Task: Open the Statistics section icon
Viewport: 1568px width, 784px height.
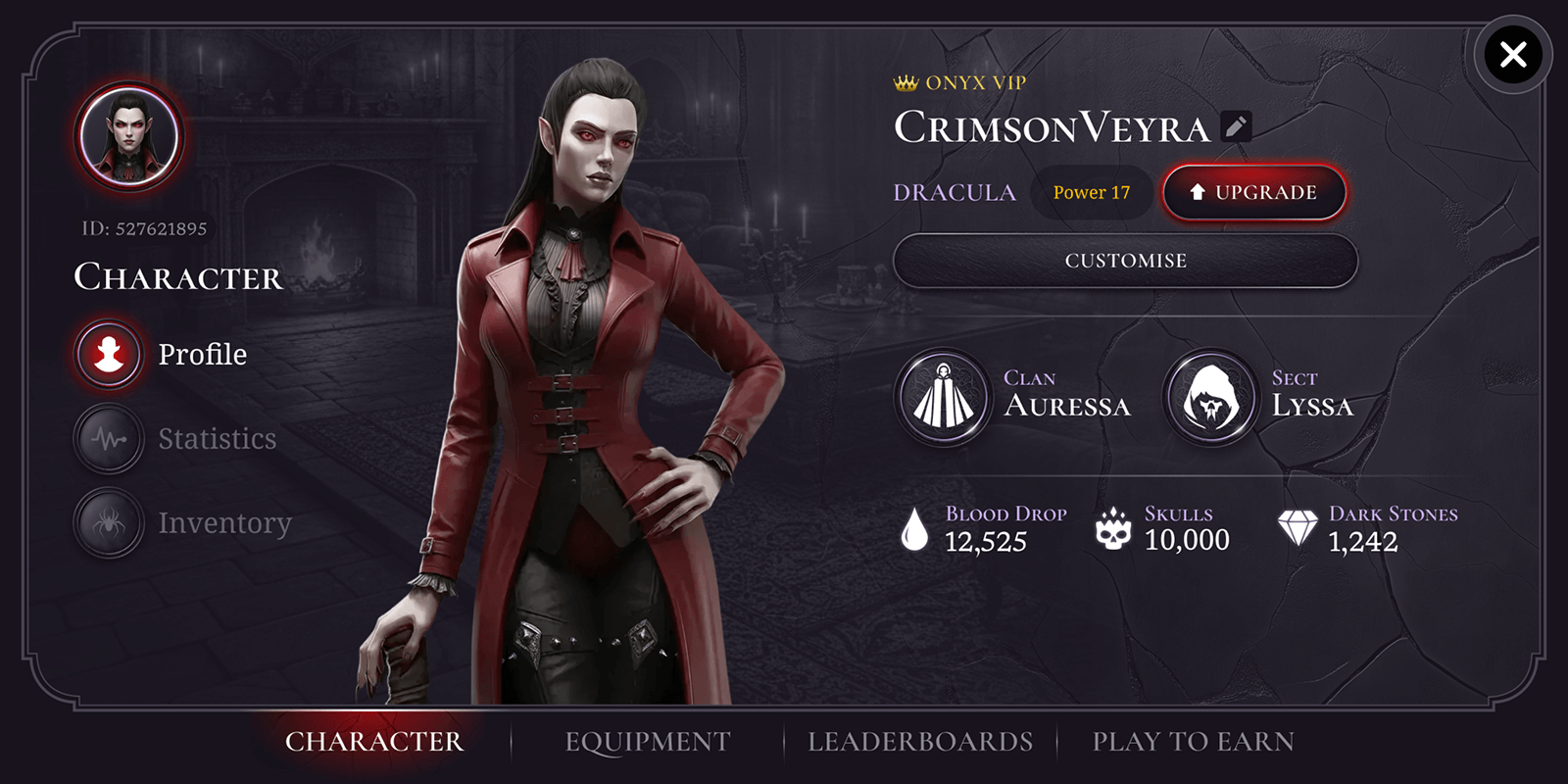Action: coord(108,438)
